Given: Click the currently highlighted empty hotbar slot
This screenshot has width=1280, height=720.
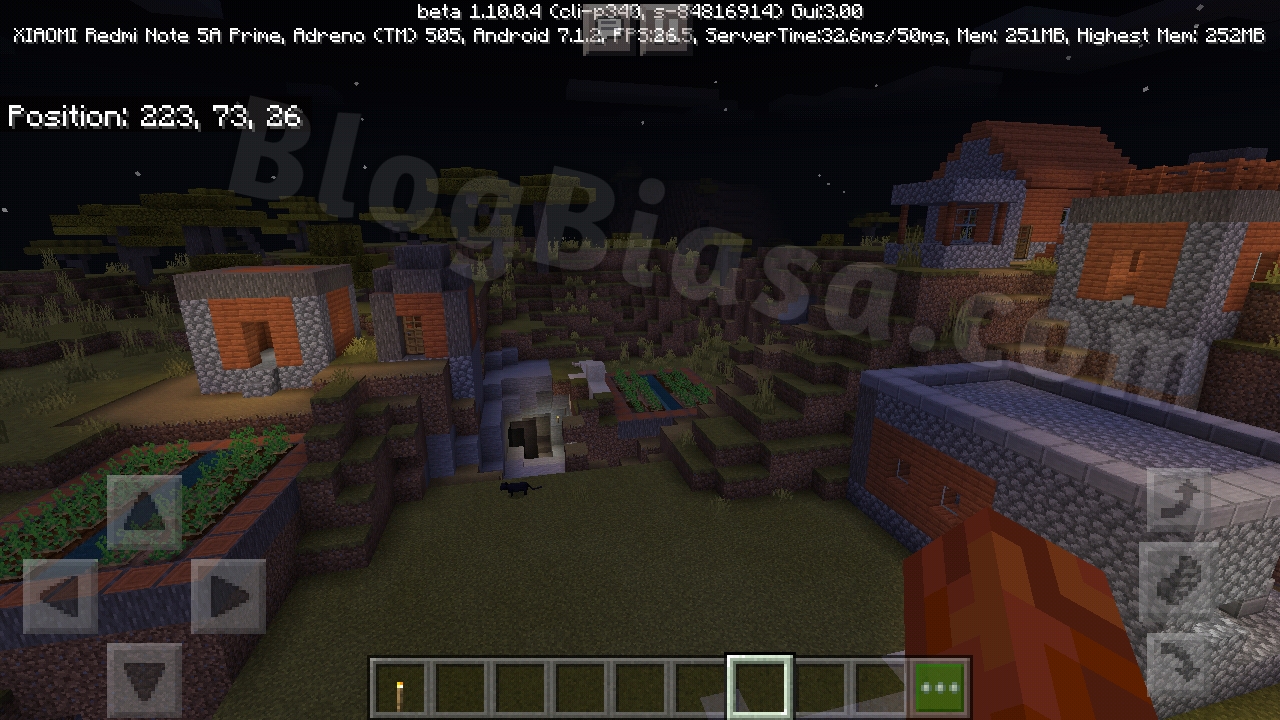Looking at the screenshot, I should [760, 683].
